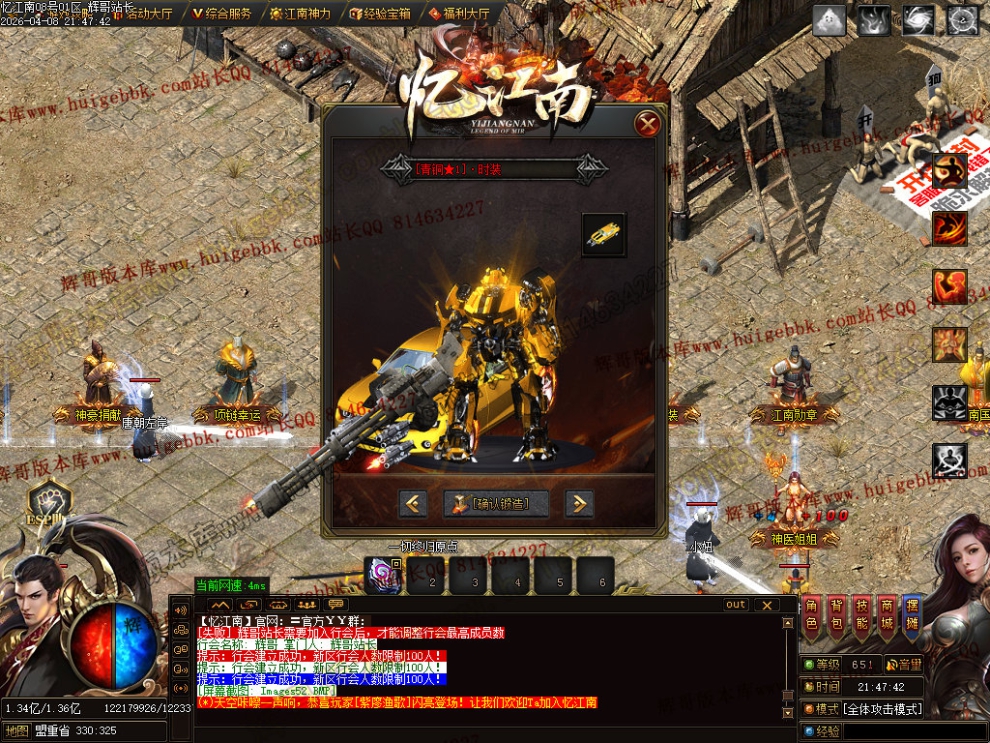Open the 福利大厅 welfare hall menu
The width and height of the screenshot is (990, 743).
click(x=460, y=14)
